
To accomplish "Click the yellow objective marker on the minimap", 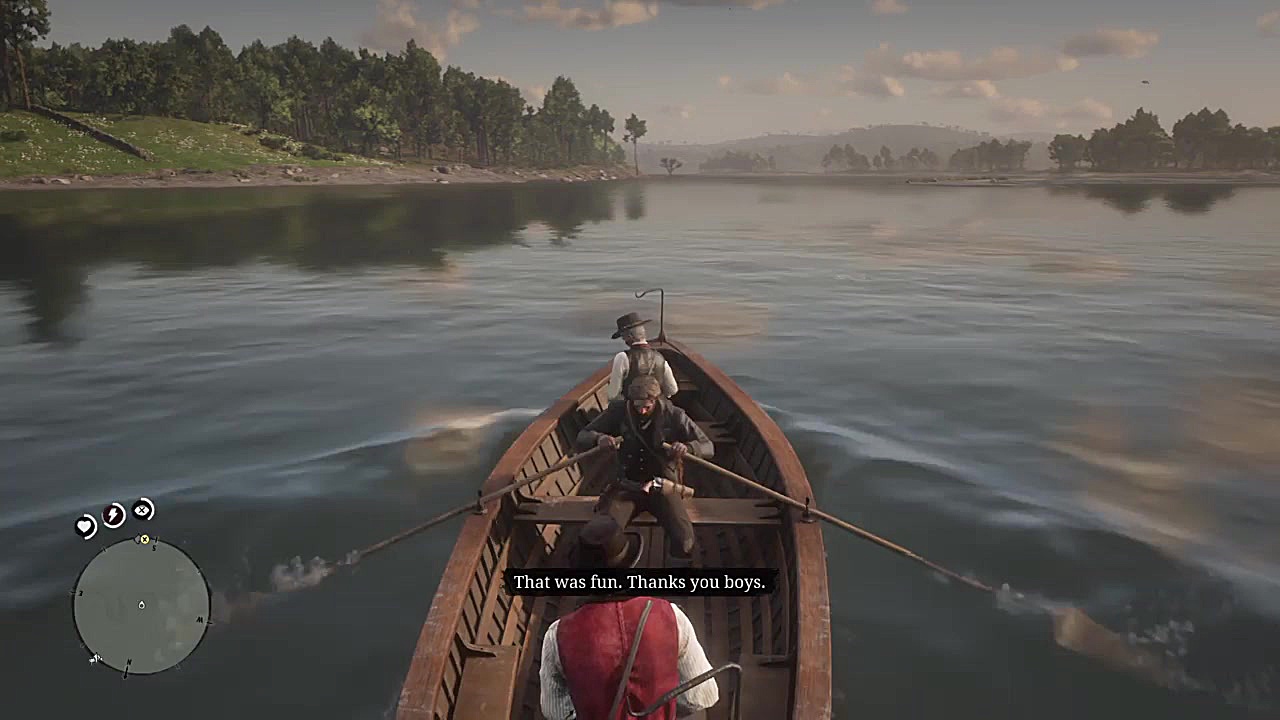I will pyautogui.click(x=145, y=539).
